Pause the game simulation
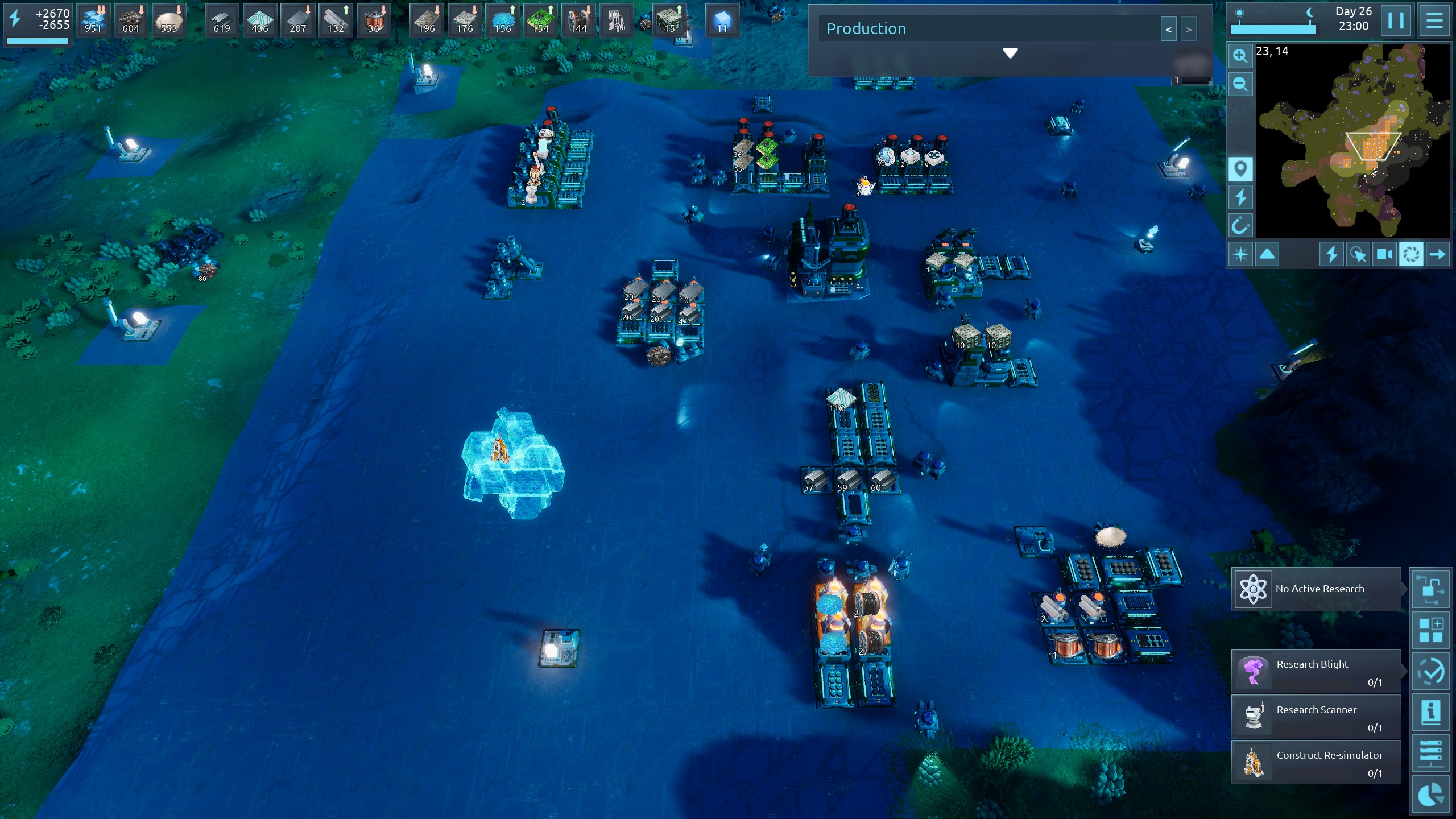 [1395, 21]
